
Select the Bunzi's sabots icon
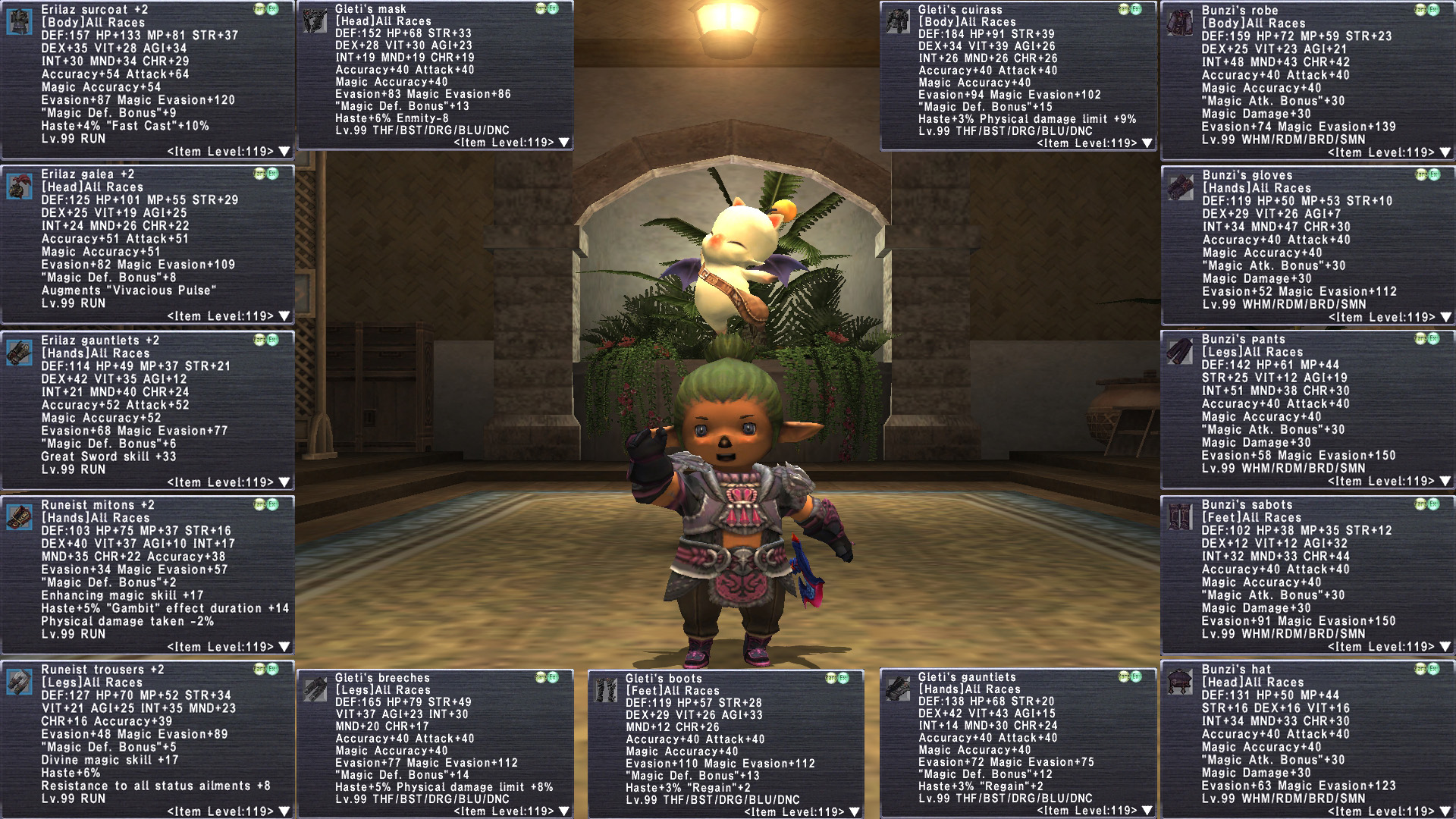tap(1180, 517)
